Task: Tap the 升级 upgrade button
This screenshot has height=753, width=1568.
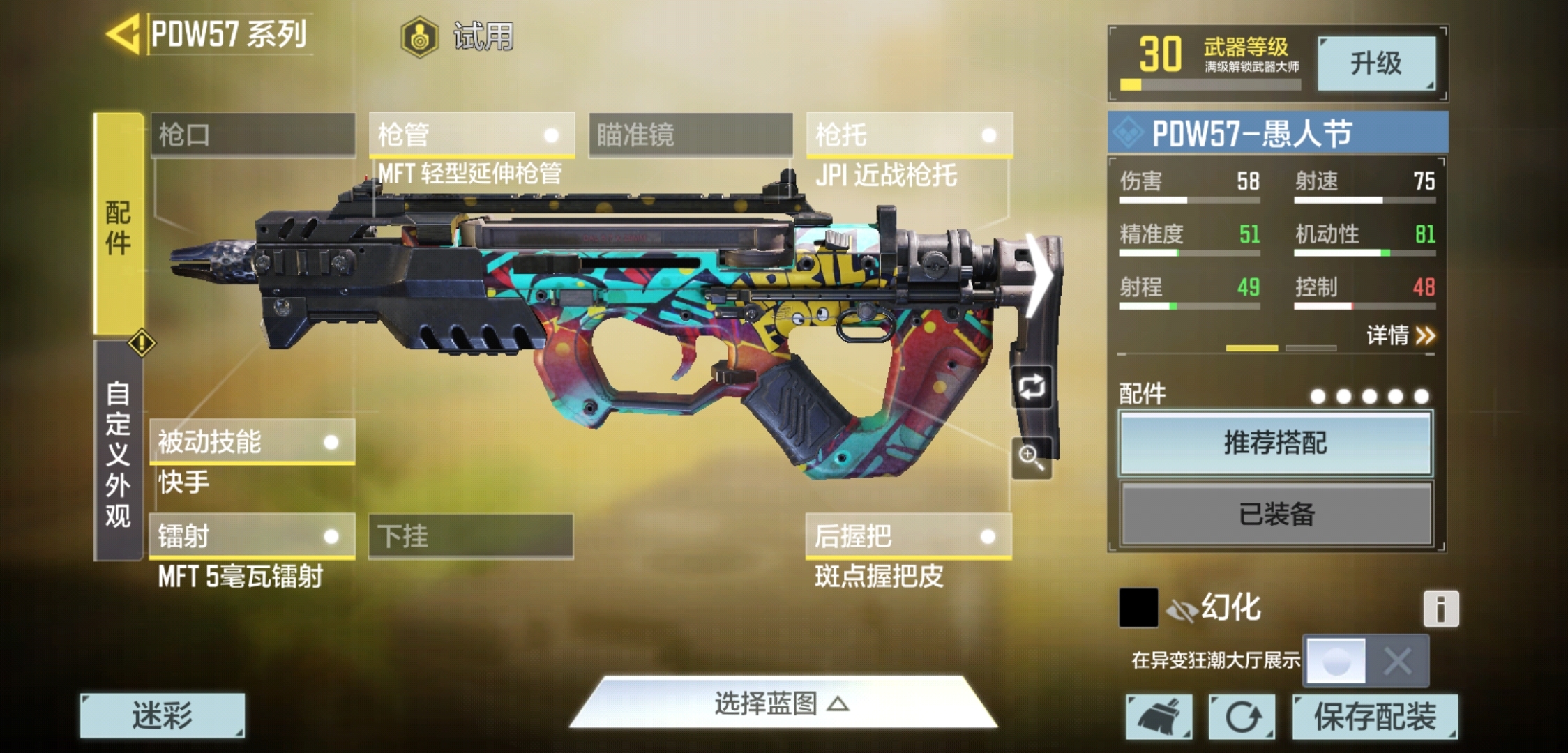Action: 1376,63
